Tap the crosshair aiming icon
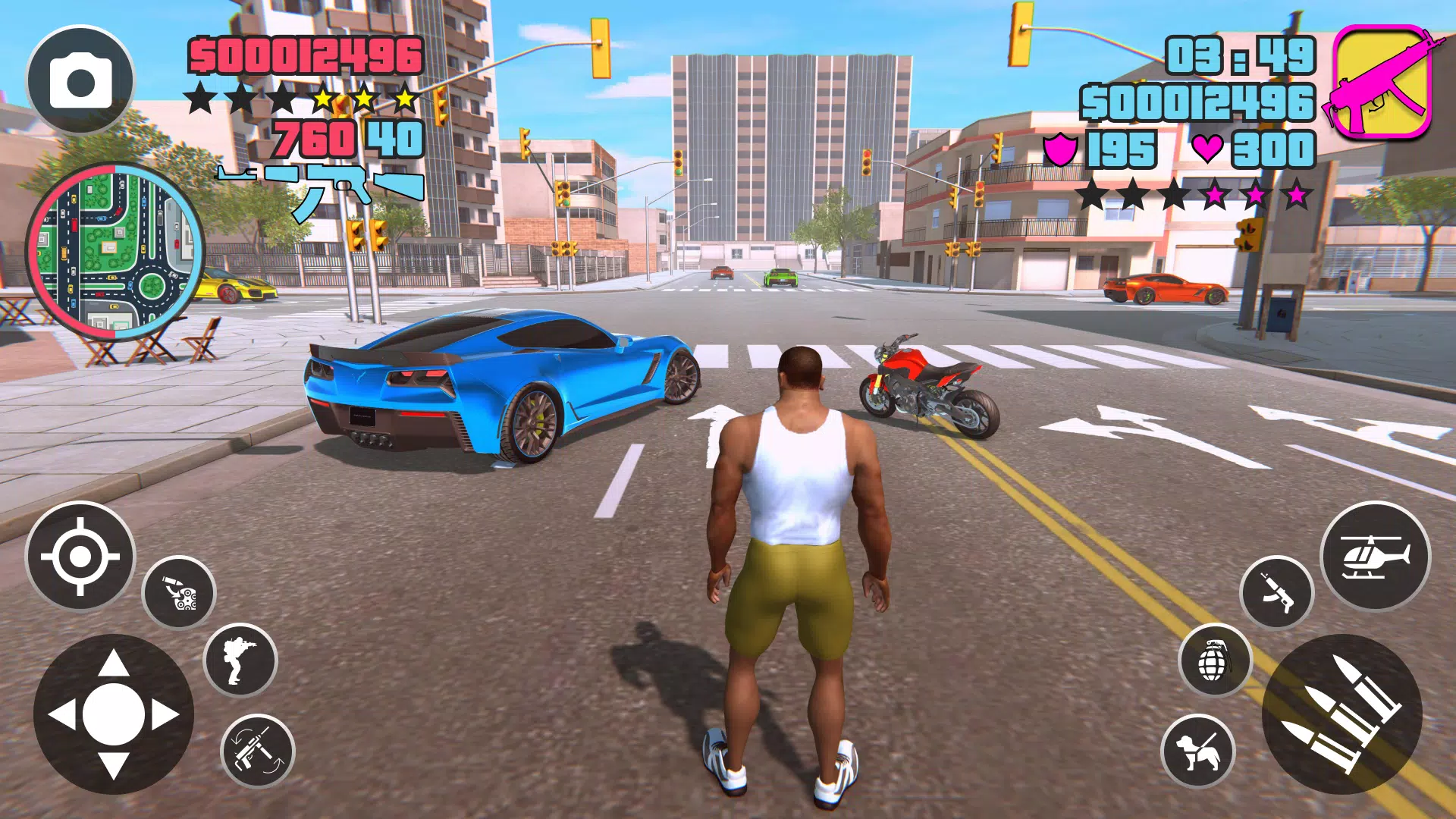 click(x=80, y=557)
